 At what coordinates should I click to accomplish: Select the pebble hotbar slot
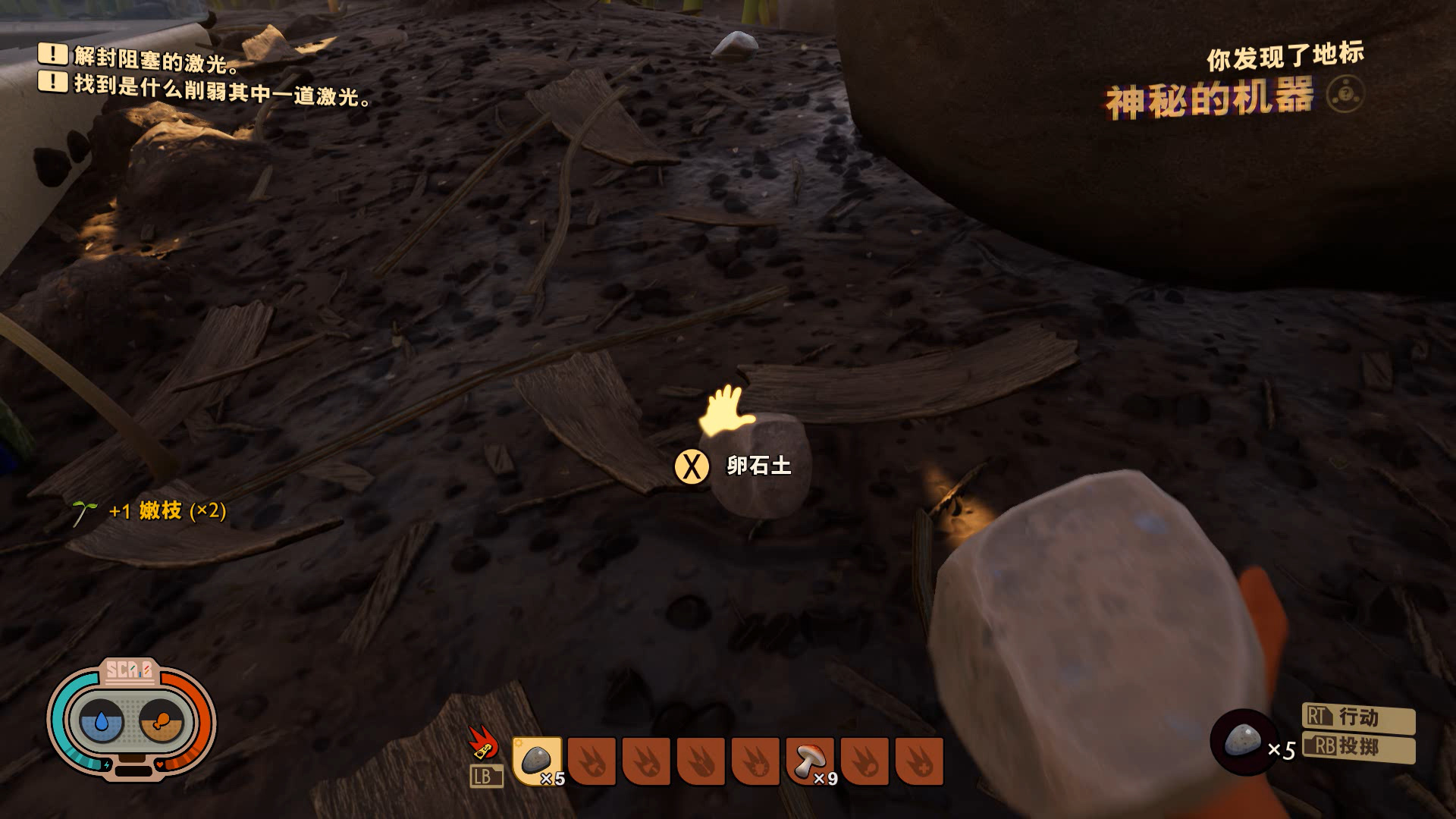pos(537,761)
